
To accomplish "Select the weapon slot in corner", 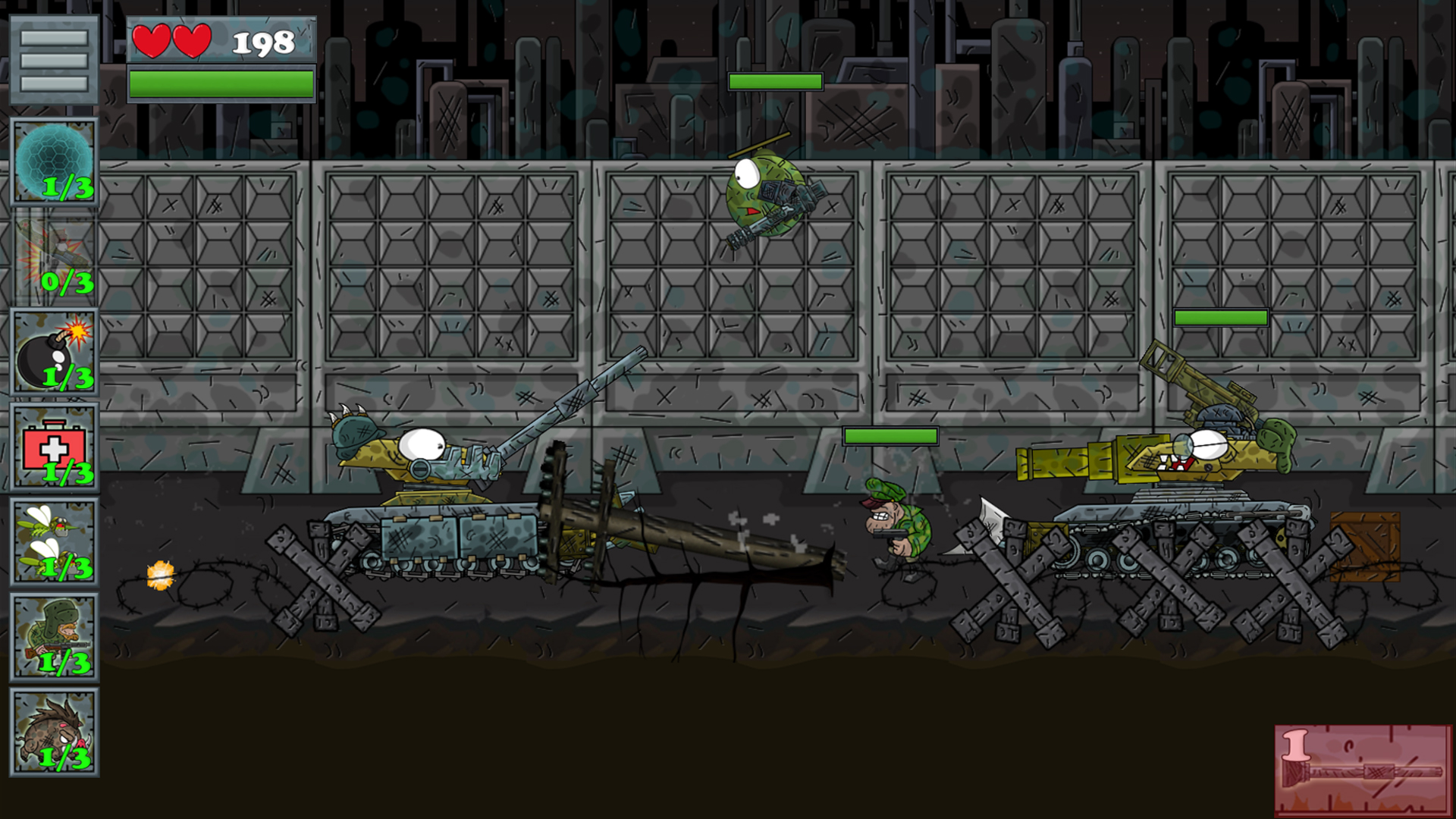I will [1363, 769].
